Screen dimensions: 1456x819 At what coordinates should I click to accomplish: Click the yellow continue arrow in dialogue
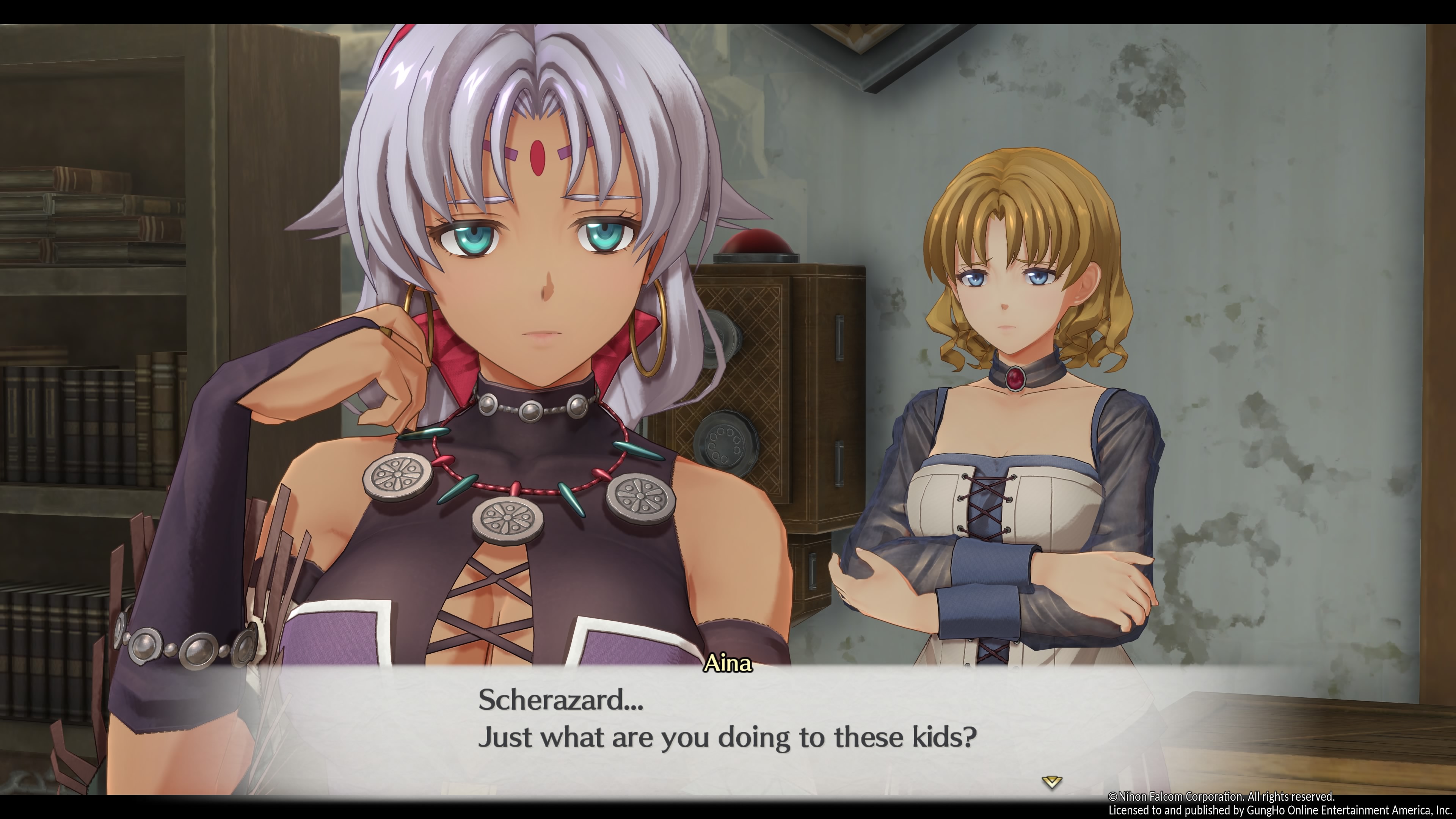(1051, 782)
